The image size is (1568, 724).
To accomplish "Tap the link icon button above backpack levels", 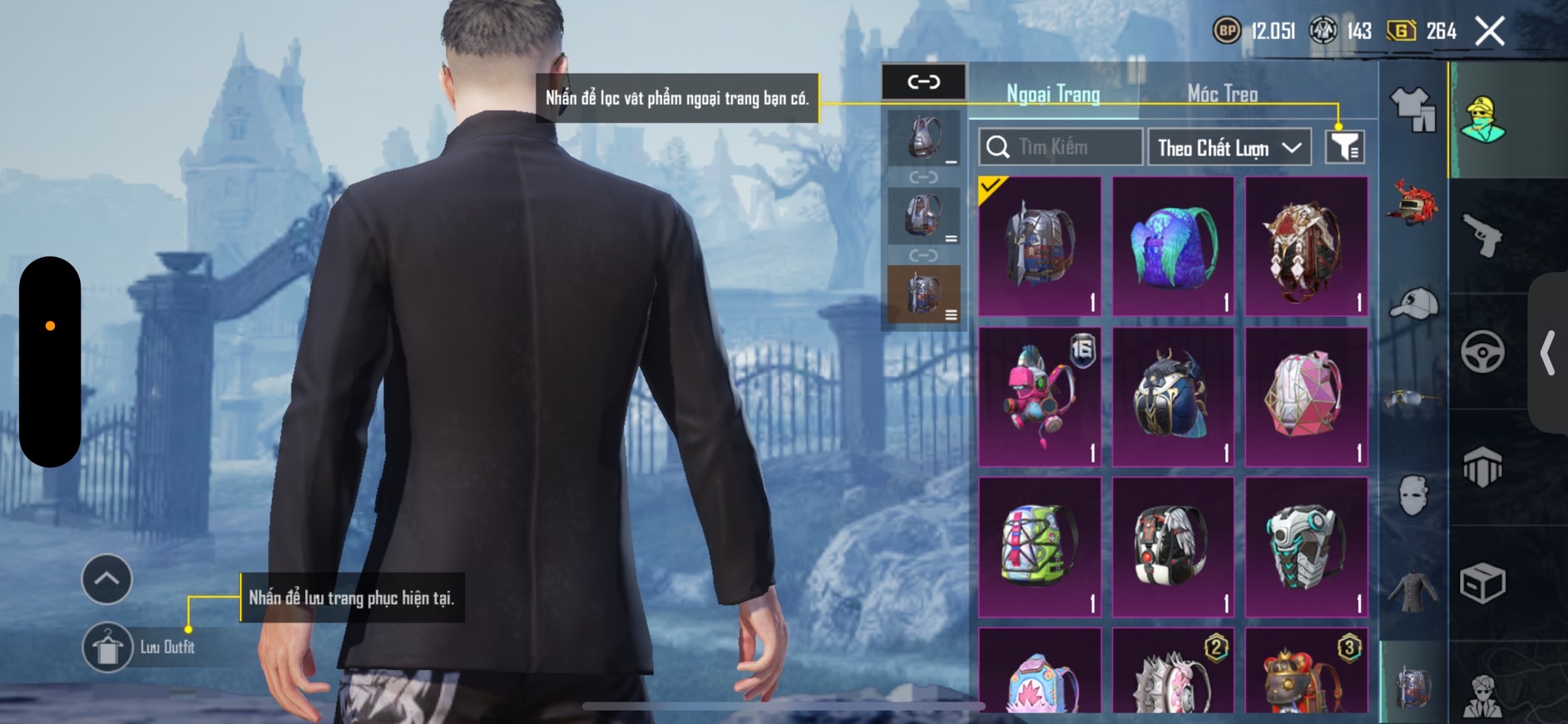I will tap(923, 82).
